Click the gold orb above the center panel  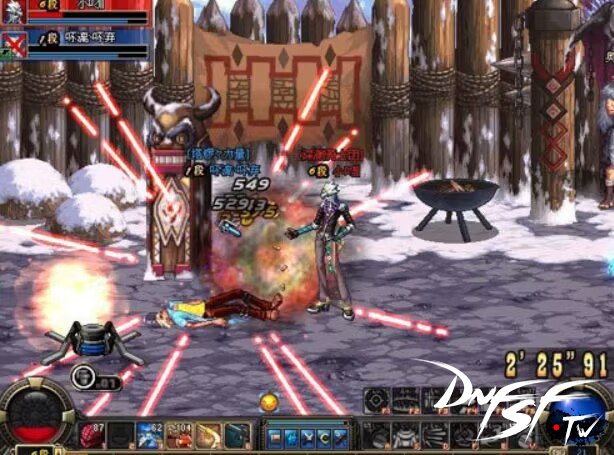pos(268,402)
